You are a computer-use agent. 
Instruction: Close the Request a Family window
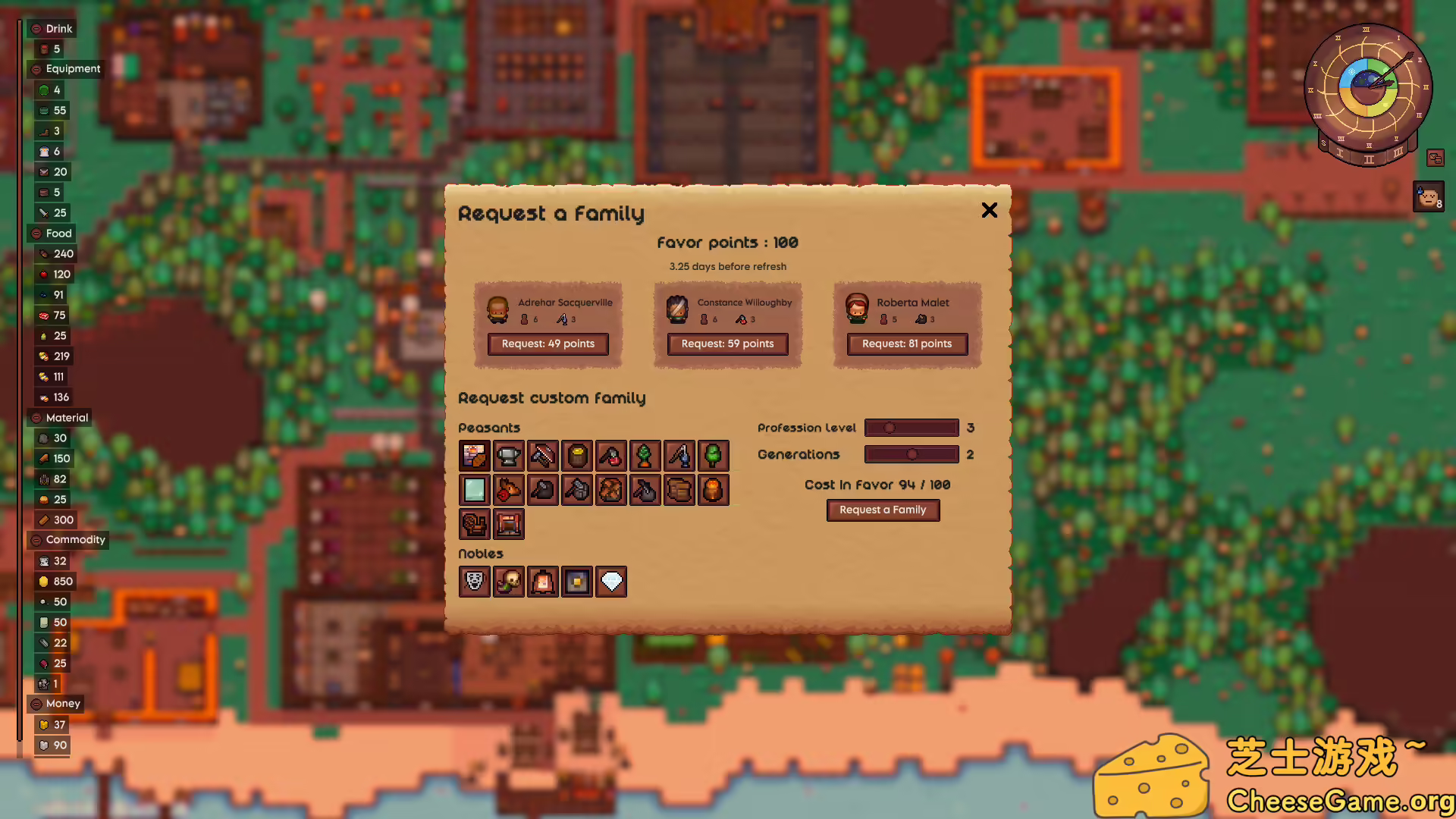click(x=989, y=210)
